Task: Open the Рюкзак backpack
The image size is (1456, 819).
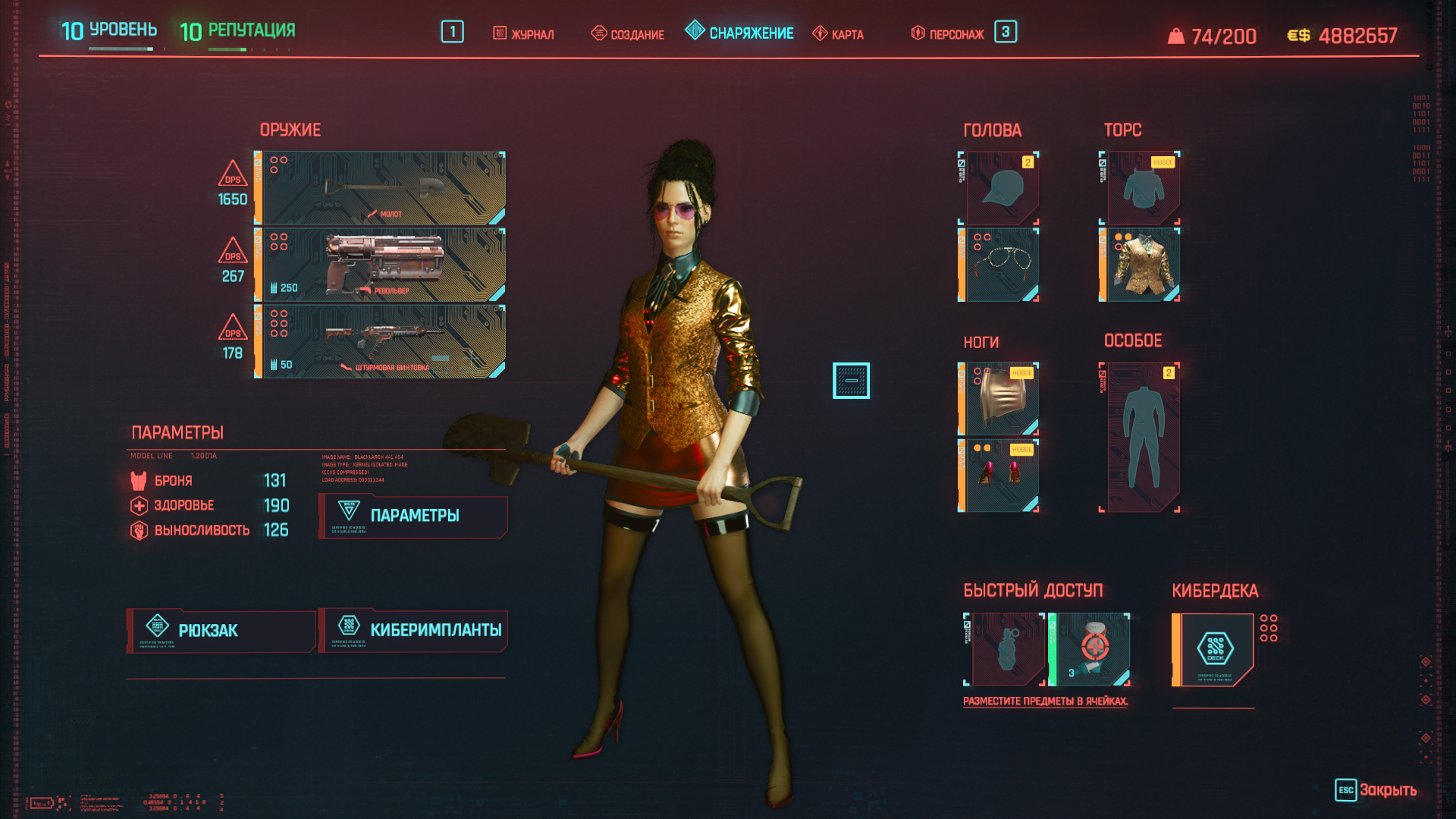Action: pyautogui.click(x=221, y=631)
